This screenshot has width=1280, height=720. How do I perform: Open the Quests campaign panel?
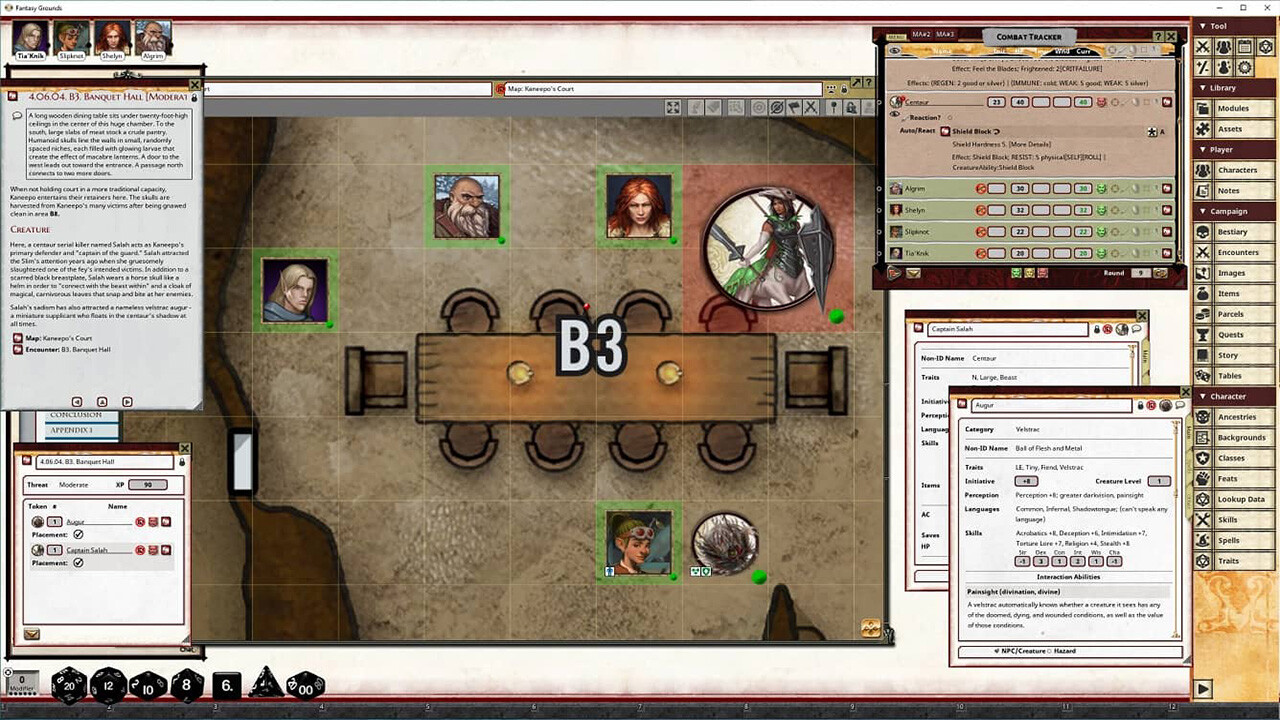pos(1236,334)
